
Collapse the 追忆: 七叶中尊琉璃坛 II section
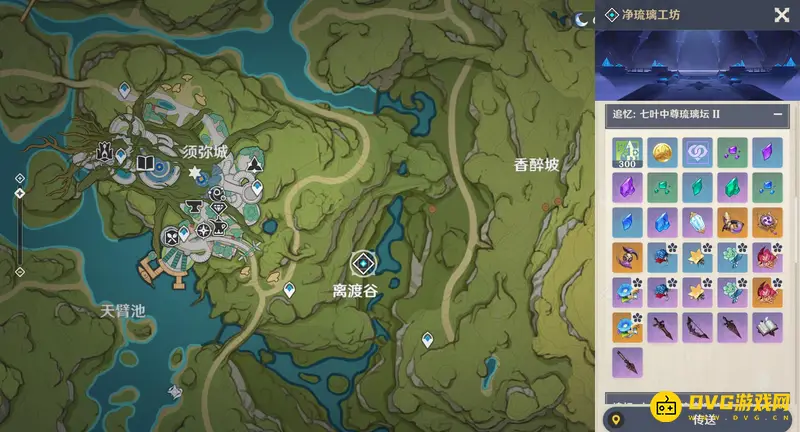[x=778, y=115]
